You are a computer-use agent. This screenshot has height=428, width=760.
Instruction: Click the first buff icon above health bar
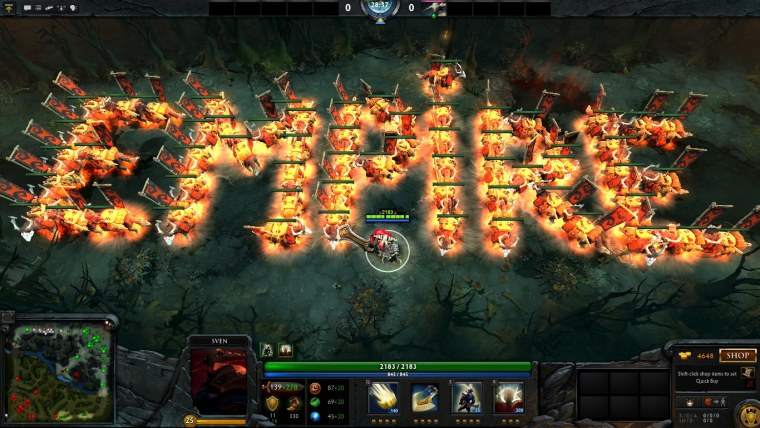pyautogui.click(x=268, y=350)
